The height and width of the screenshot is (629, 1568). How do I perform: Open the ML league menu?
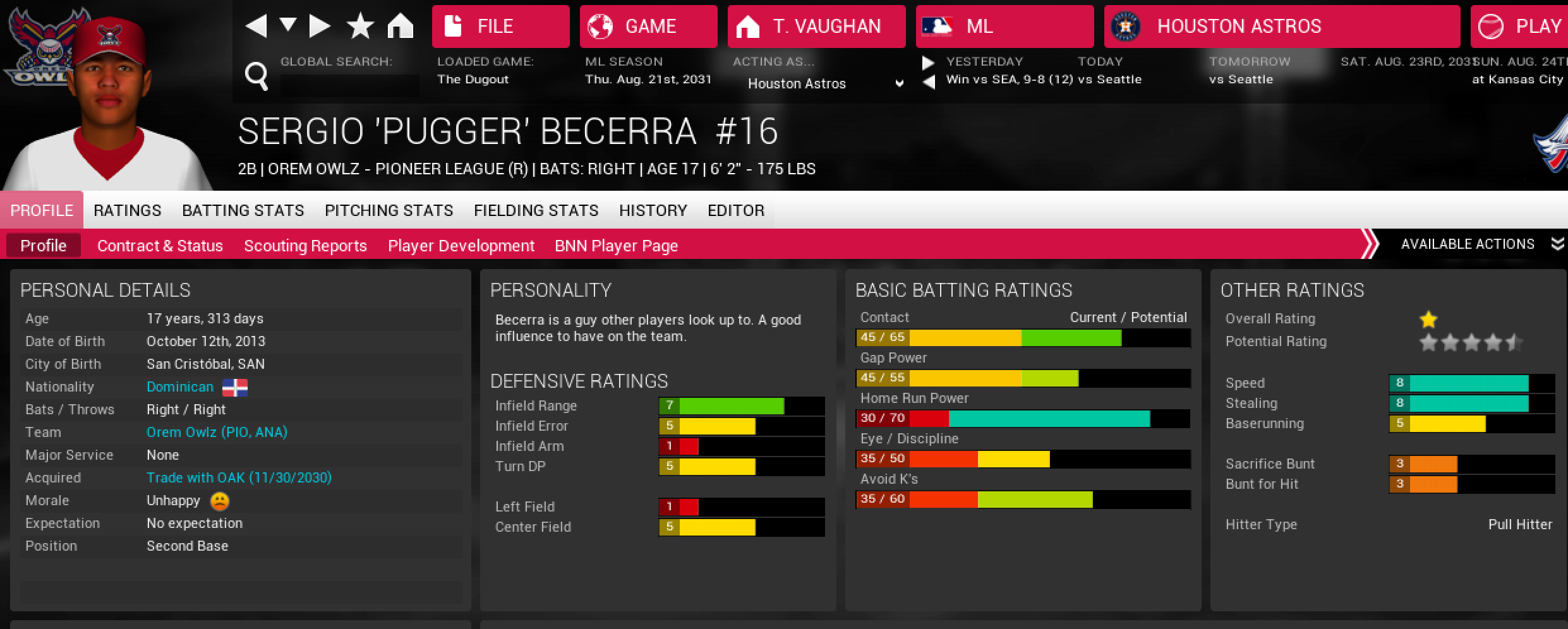click(x=1004, y=27)
